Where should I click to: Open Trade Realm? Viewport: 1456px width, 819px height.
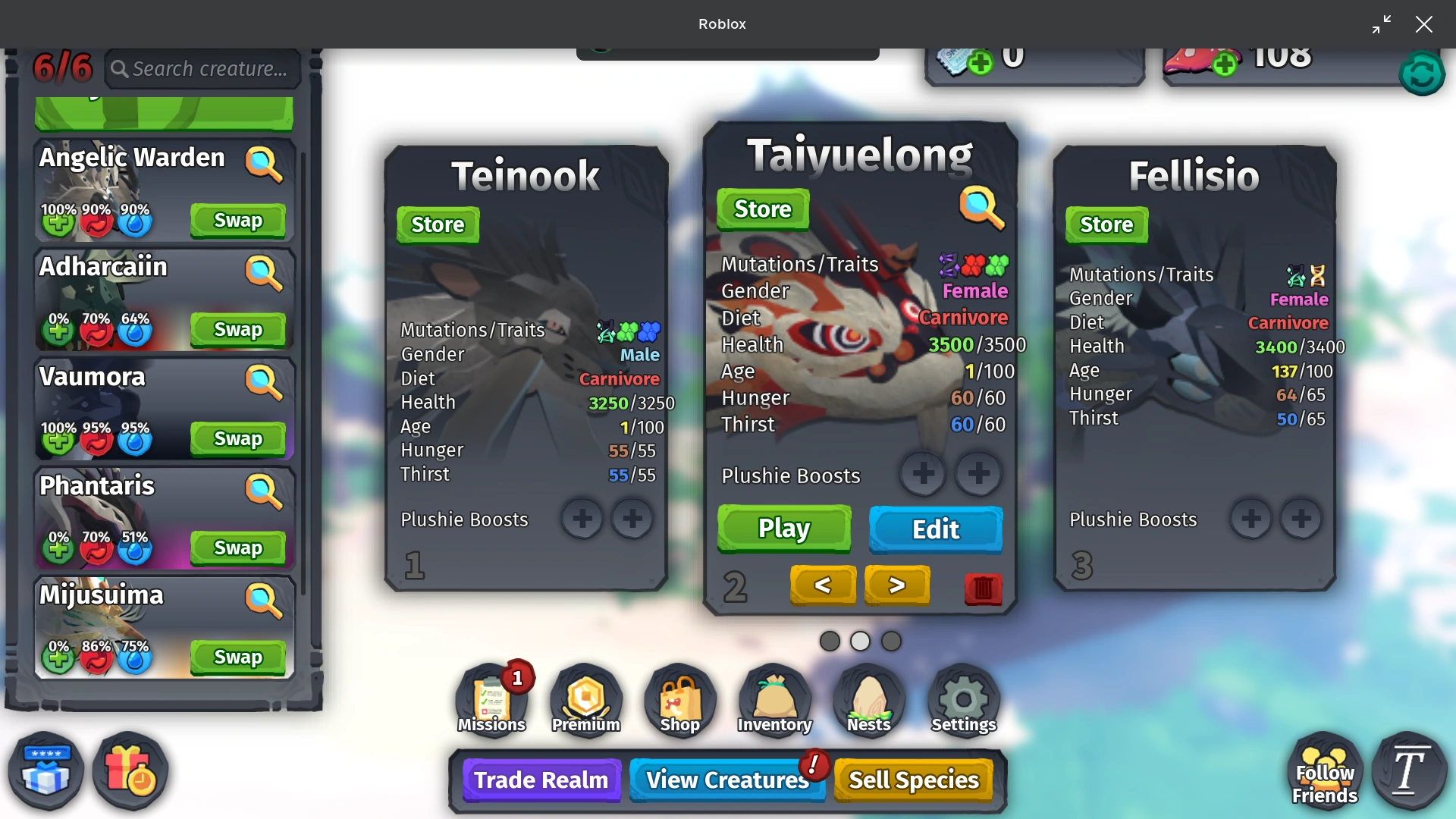[541, 780]
